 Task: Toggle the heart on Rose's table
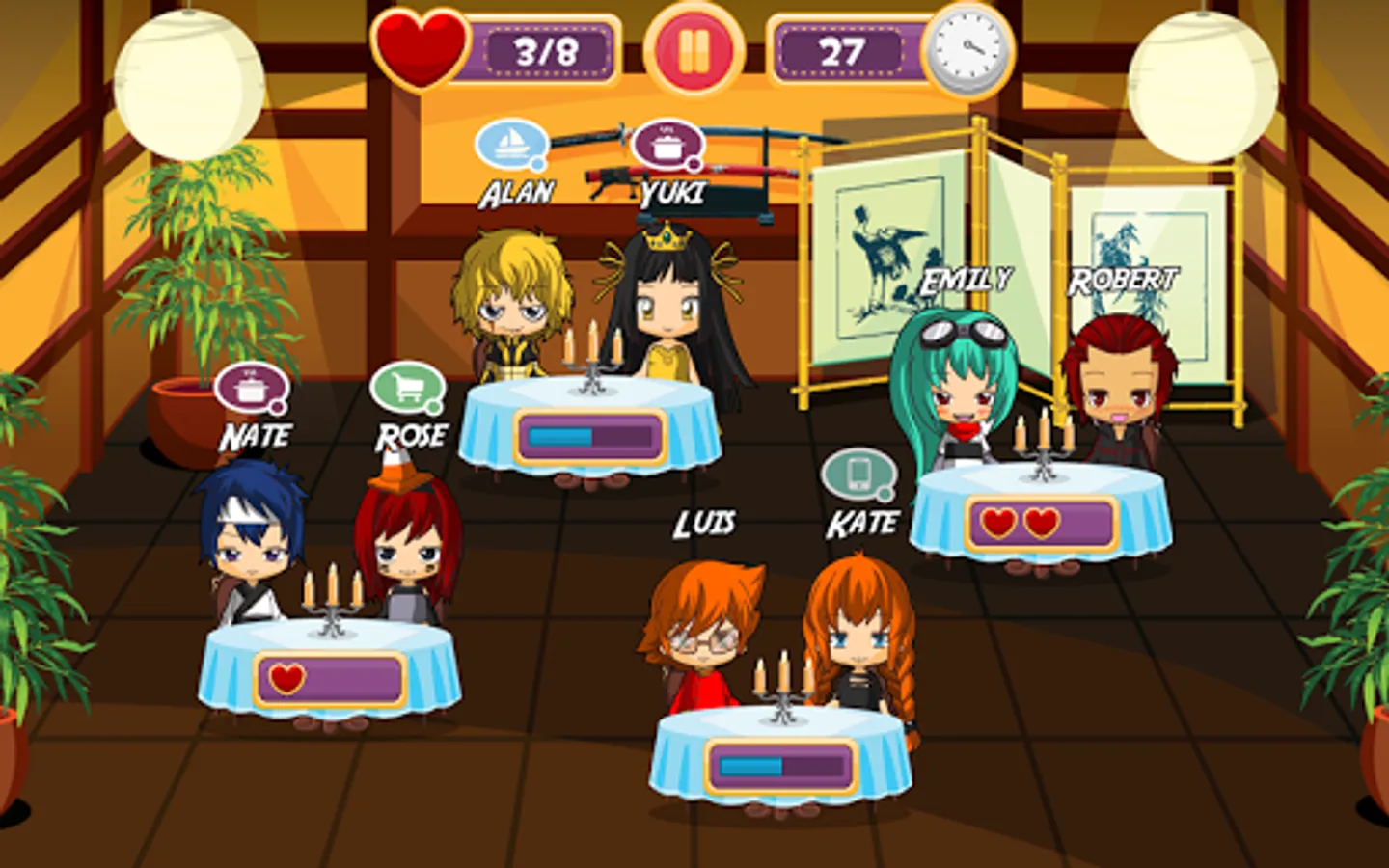point(289,678)
